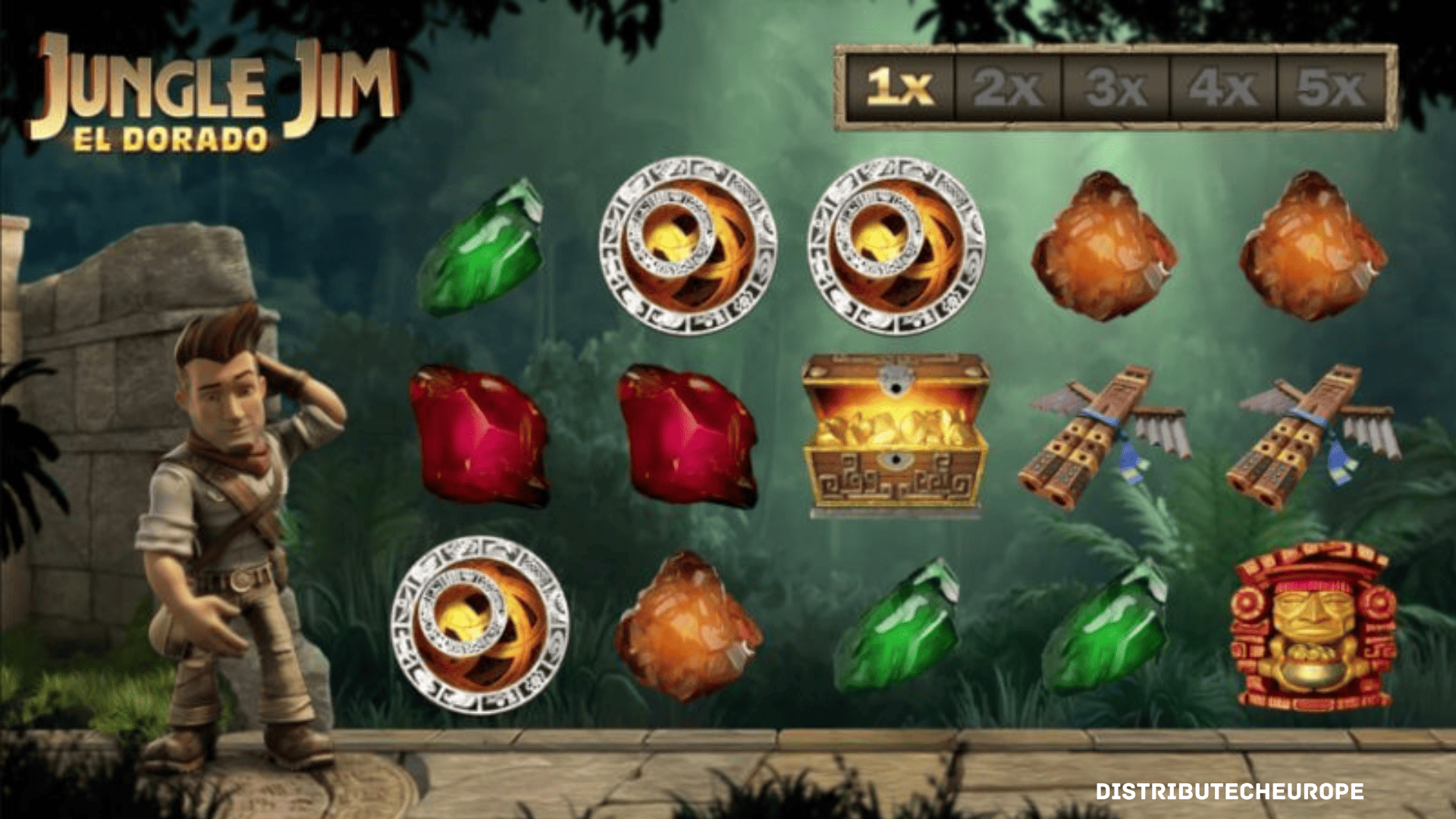1456x819 pixels.
Task: Click the 4x multiplier cell
Action: click(1222, 87)
